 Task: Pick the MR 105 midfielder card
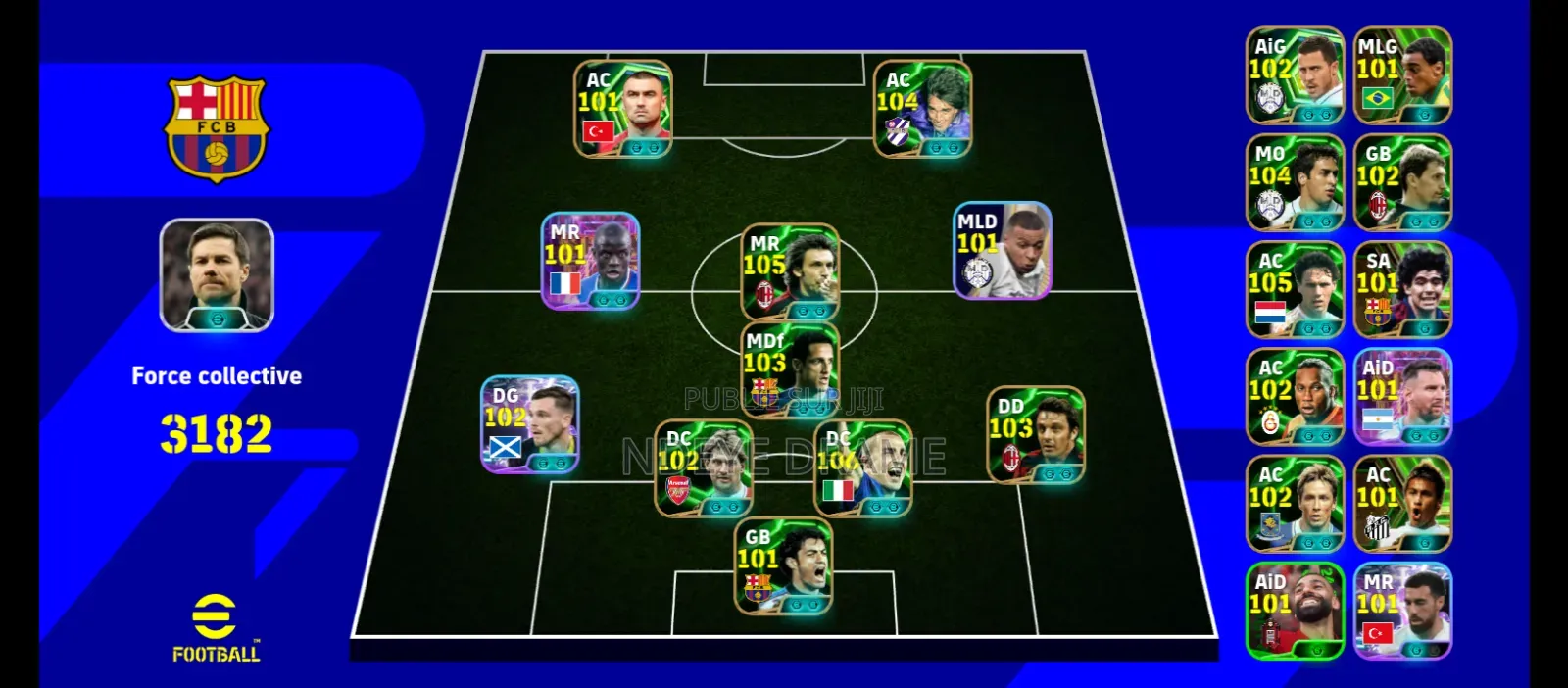click(790, 271)
